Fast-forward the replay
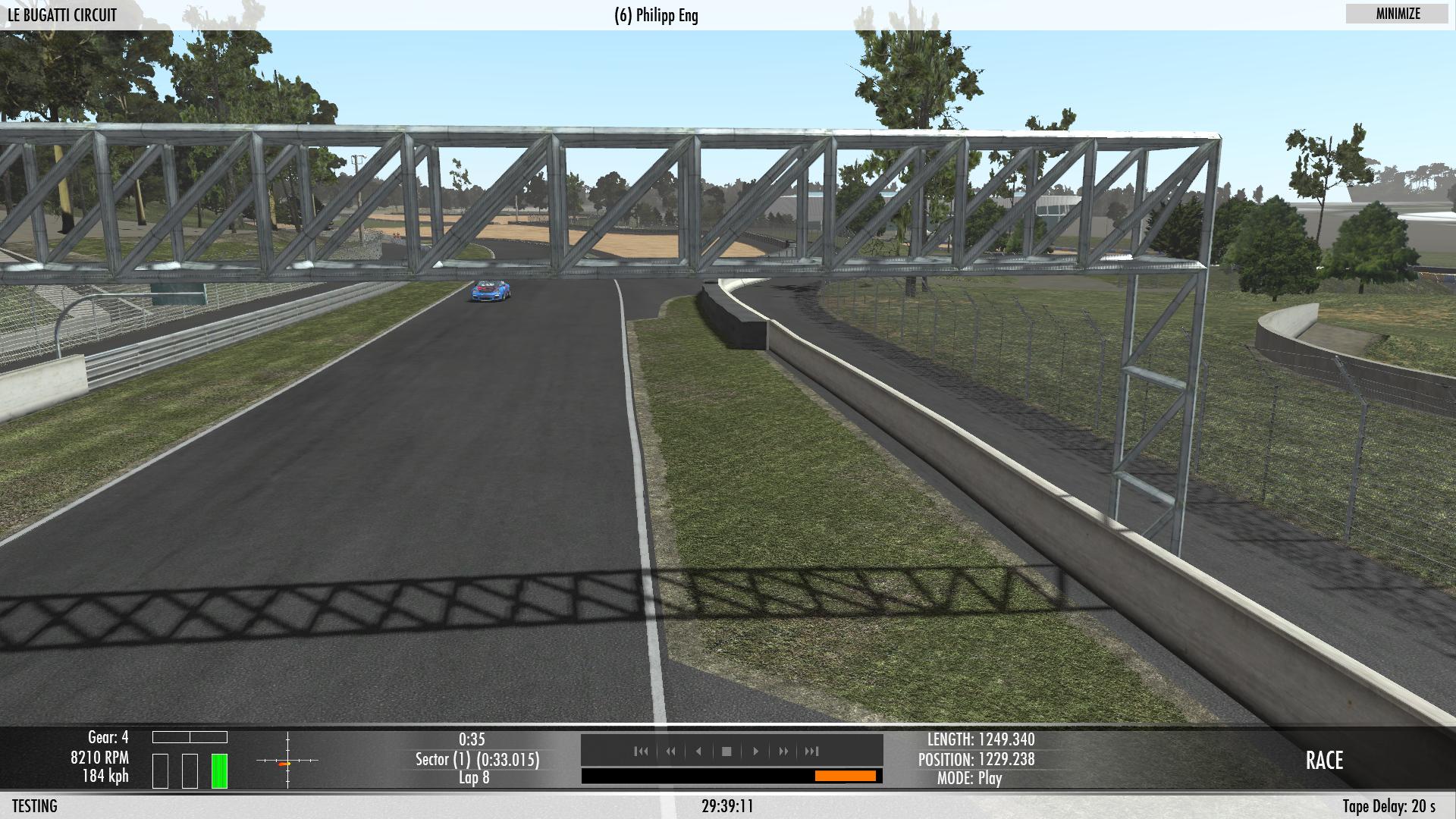Image resolution: width=1456 pixels, height=819 pixels. pos(783,752)
